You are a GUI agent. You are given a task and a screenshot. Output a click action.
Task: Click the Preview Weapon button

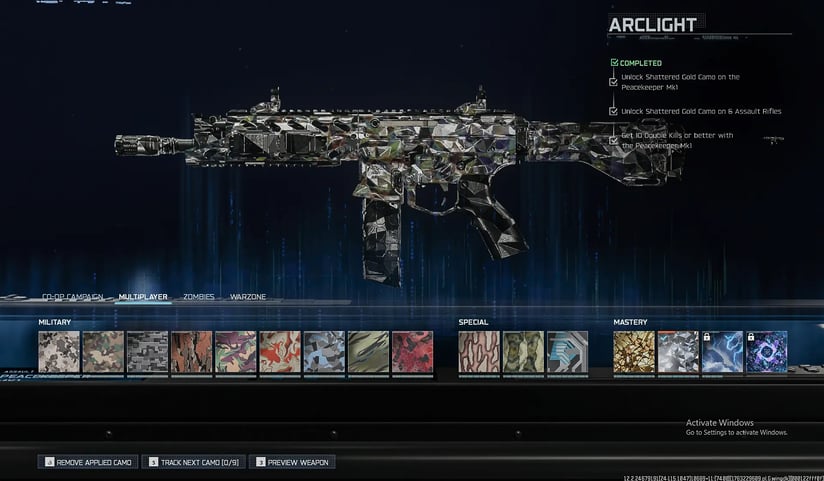292,462
